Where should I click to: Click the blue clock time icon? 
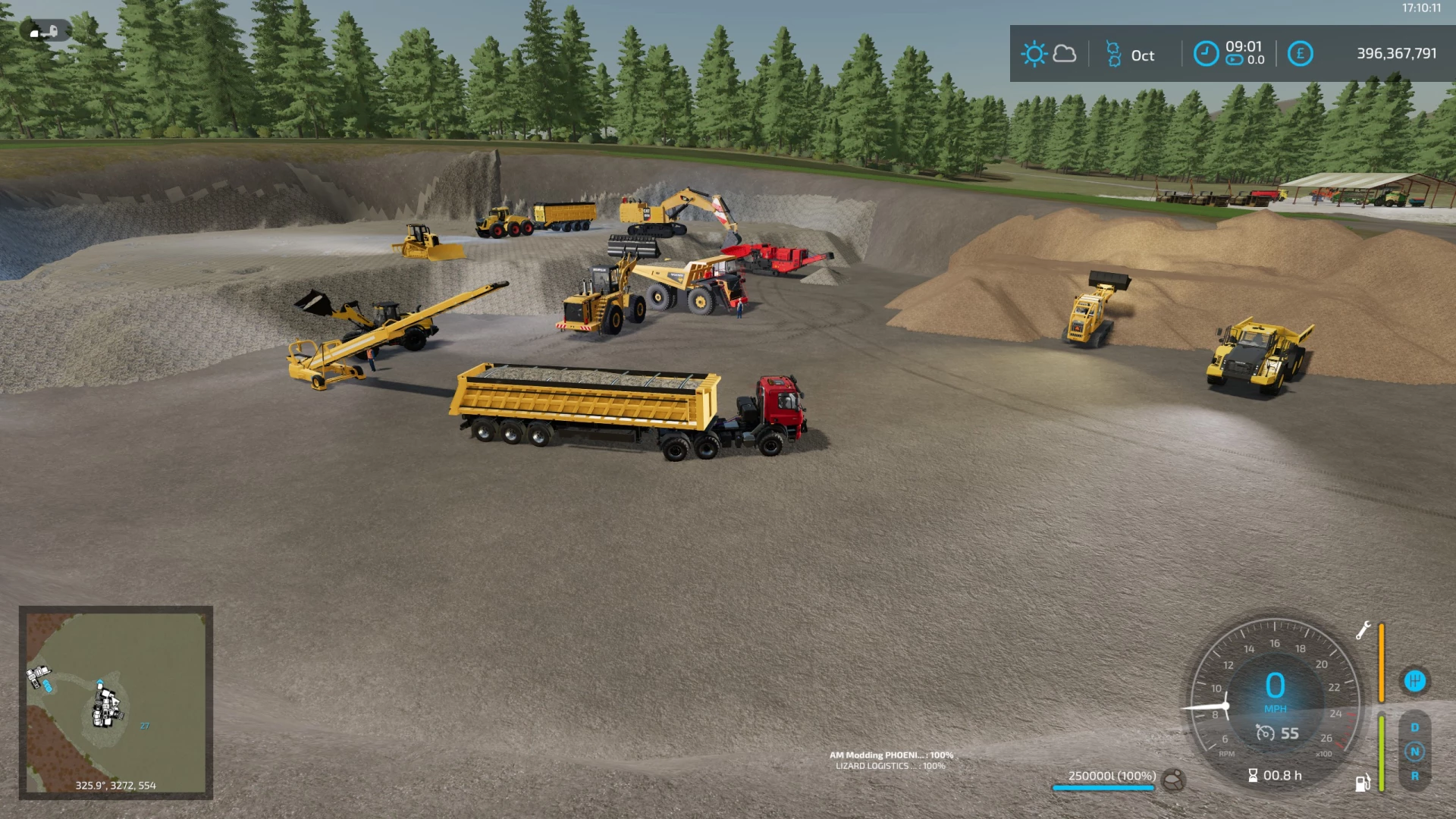point(1206,54)
